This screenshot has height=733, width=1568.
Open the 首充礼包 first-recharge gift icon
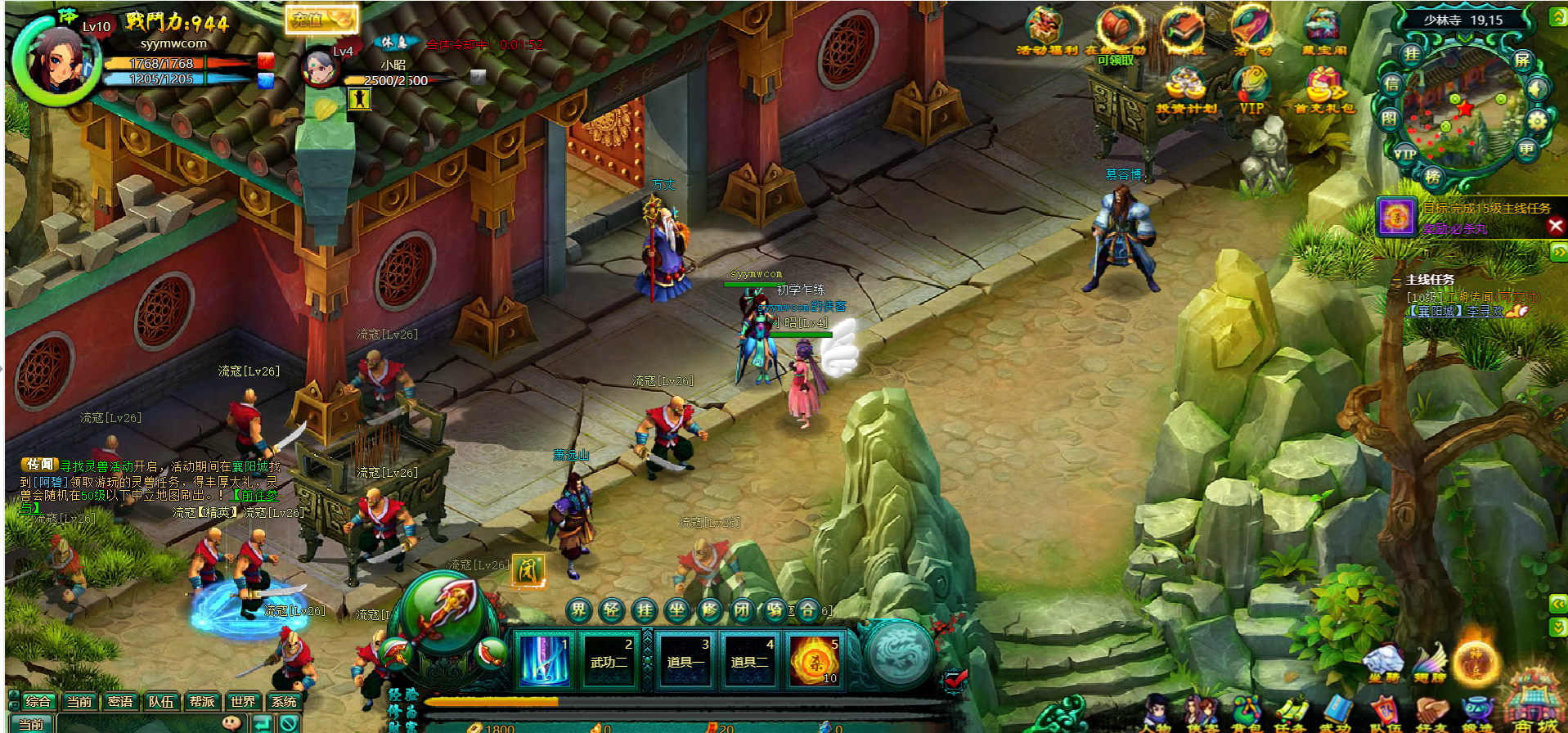click(1323, 90)
